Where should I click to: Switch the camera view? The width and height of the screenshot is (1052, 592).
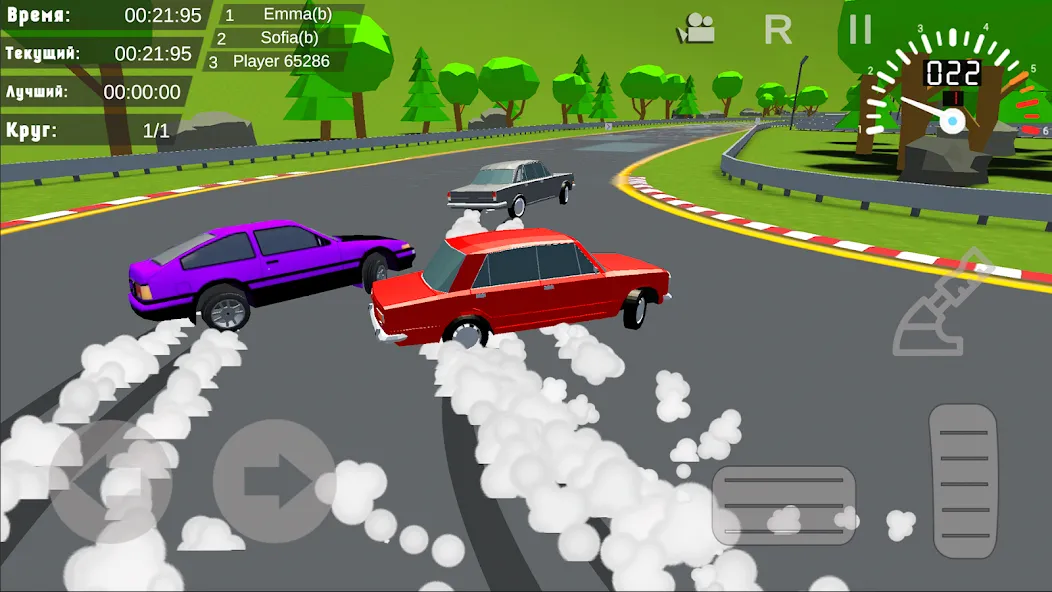coord(696,29)
